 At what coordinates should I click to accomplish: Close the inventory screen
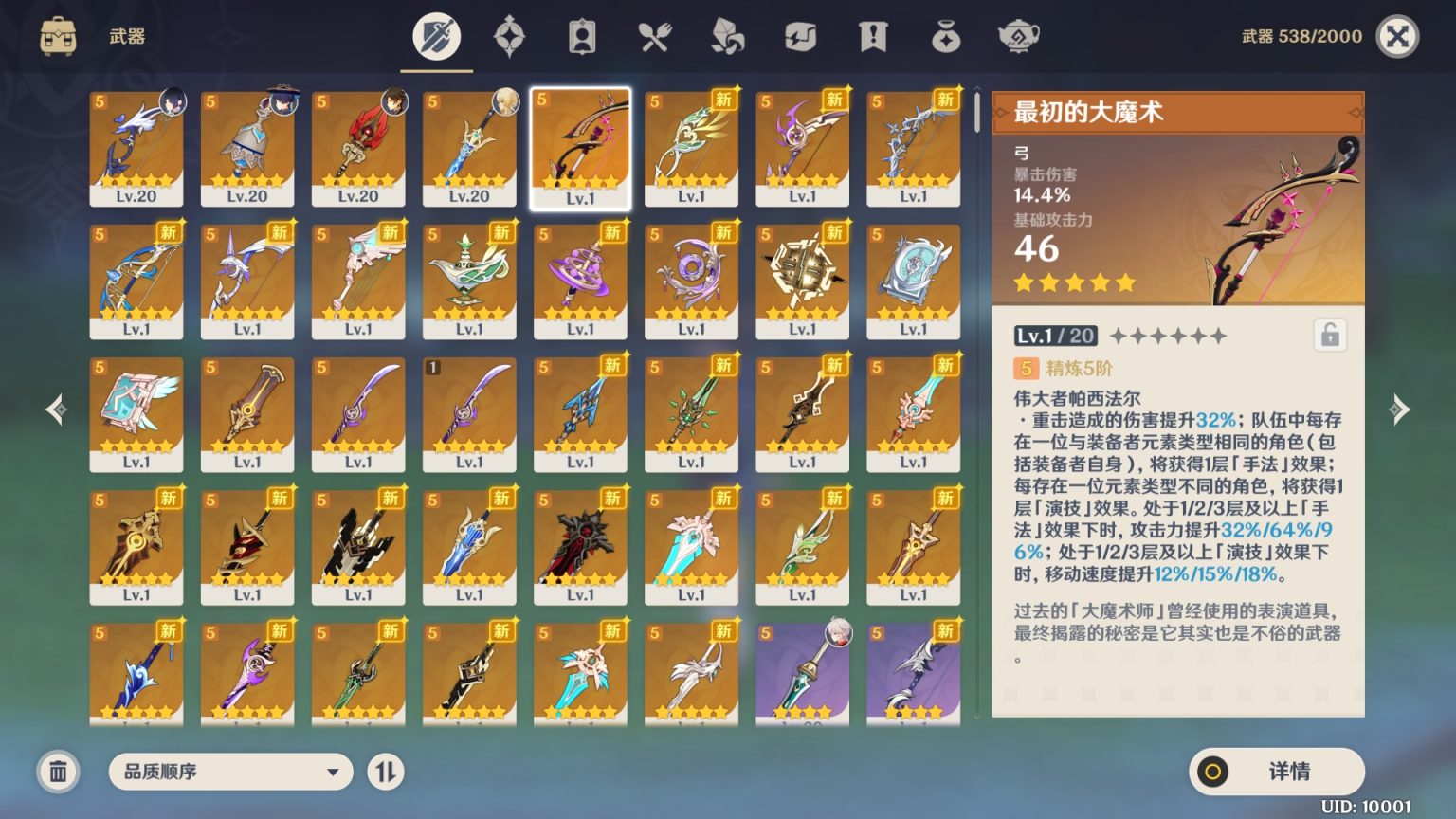point(1397,37)
